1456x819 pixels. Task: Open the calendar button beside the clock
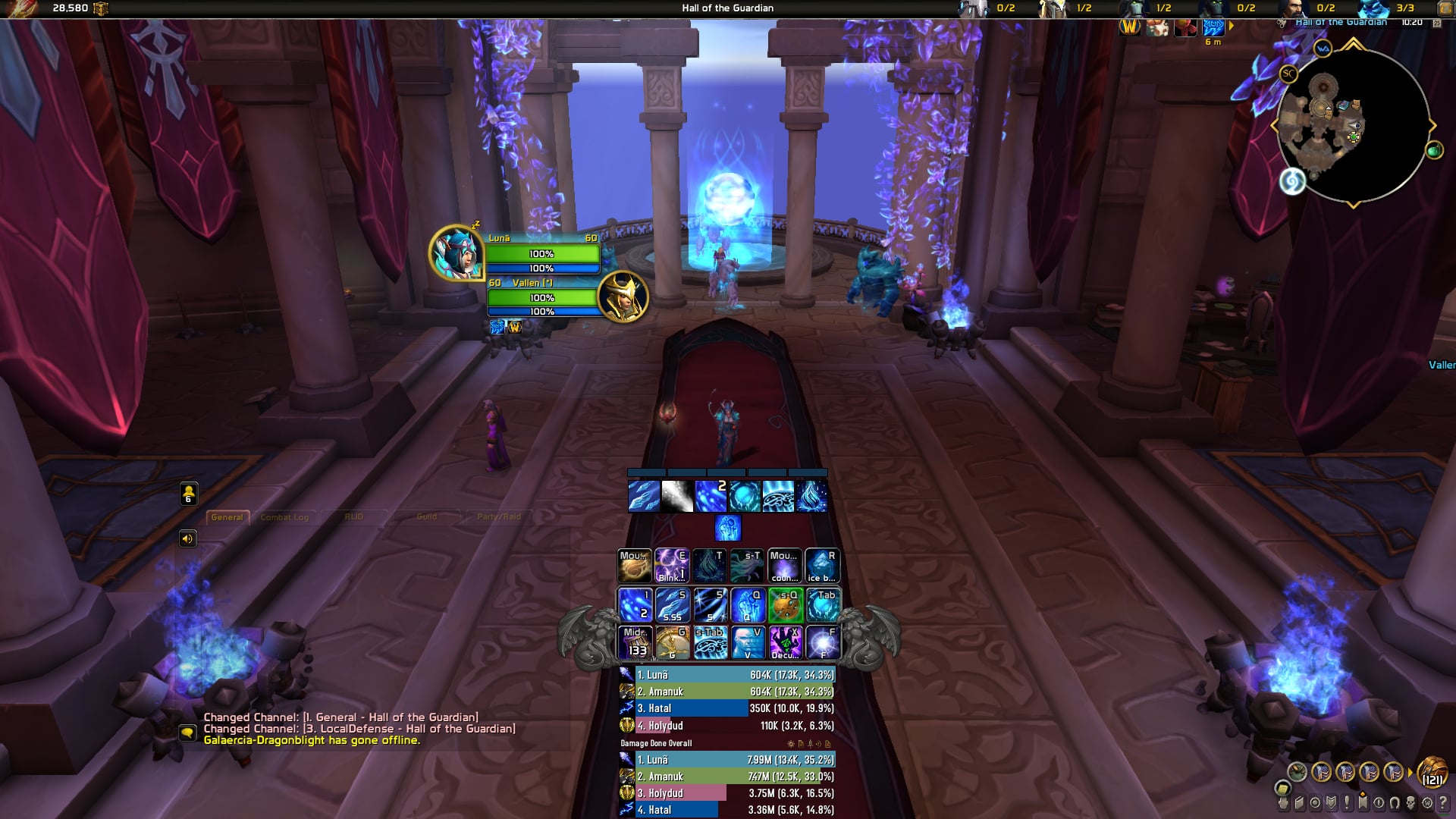pyautogui.click(x=1437, y=23)
